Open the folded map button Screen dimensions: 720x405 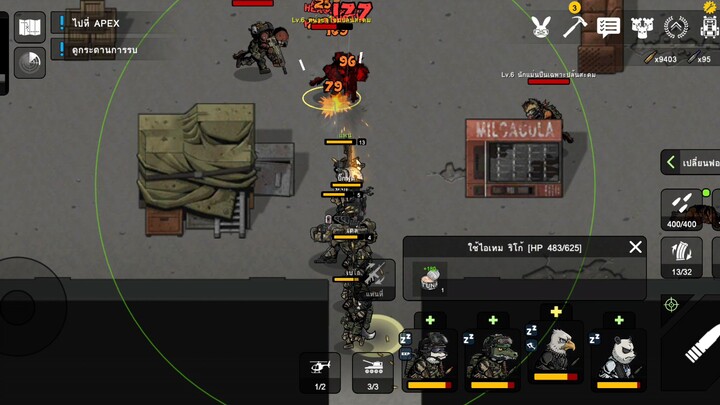(30, 27)
